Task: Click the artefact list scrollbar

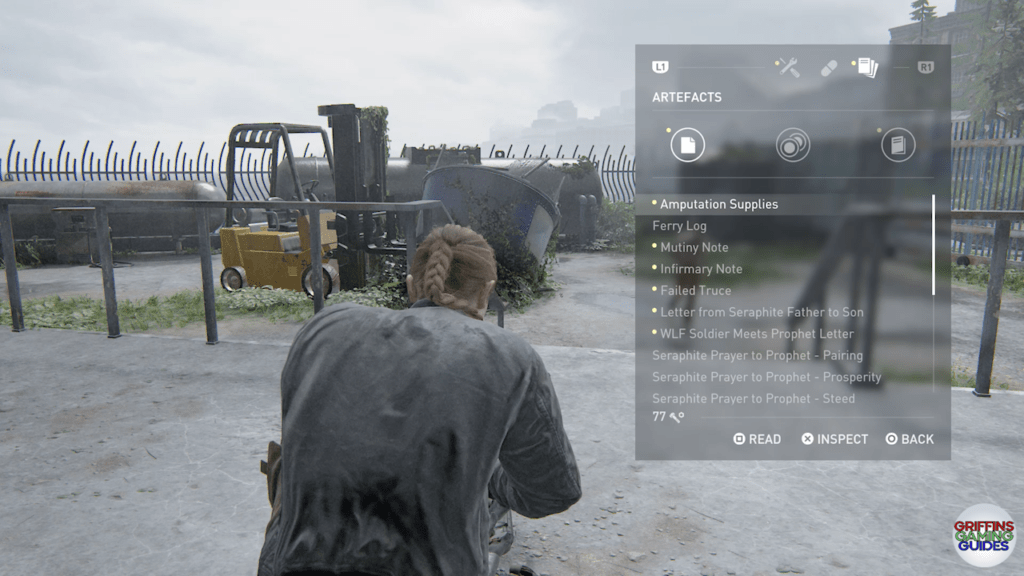Action: click(934, 245)
